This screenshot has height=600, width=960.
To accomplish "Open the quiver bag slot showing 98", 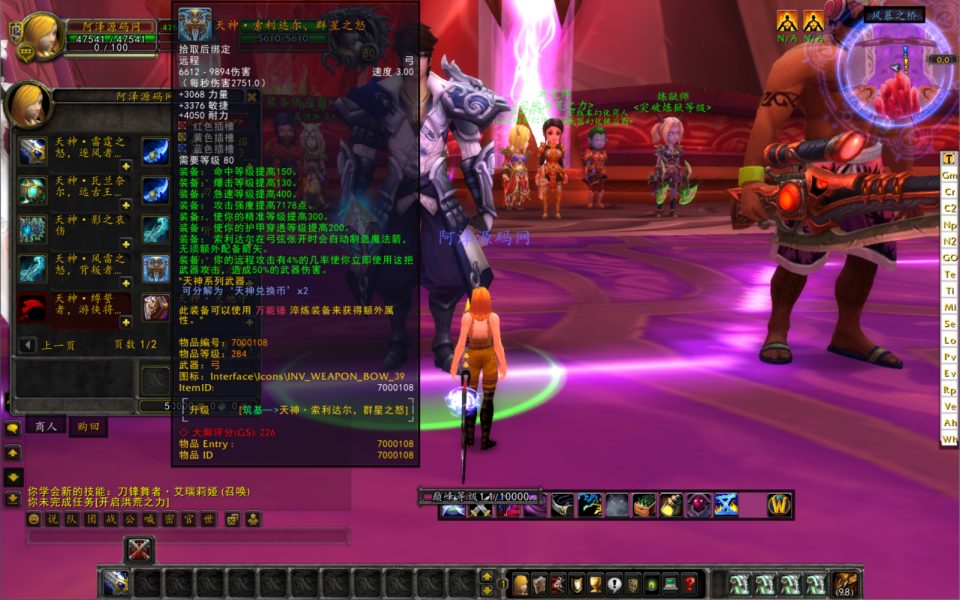I will click(846, 584).
